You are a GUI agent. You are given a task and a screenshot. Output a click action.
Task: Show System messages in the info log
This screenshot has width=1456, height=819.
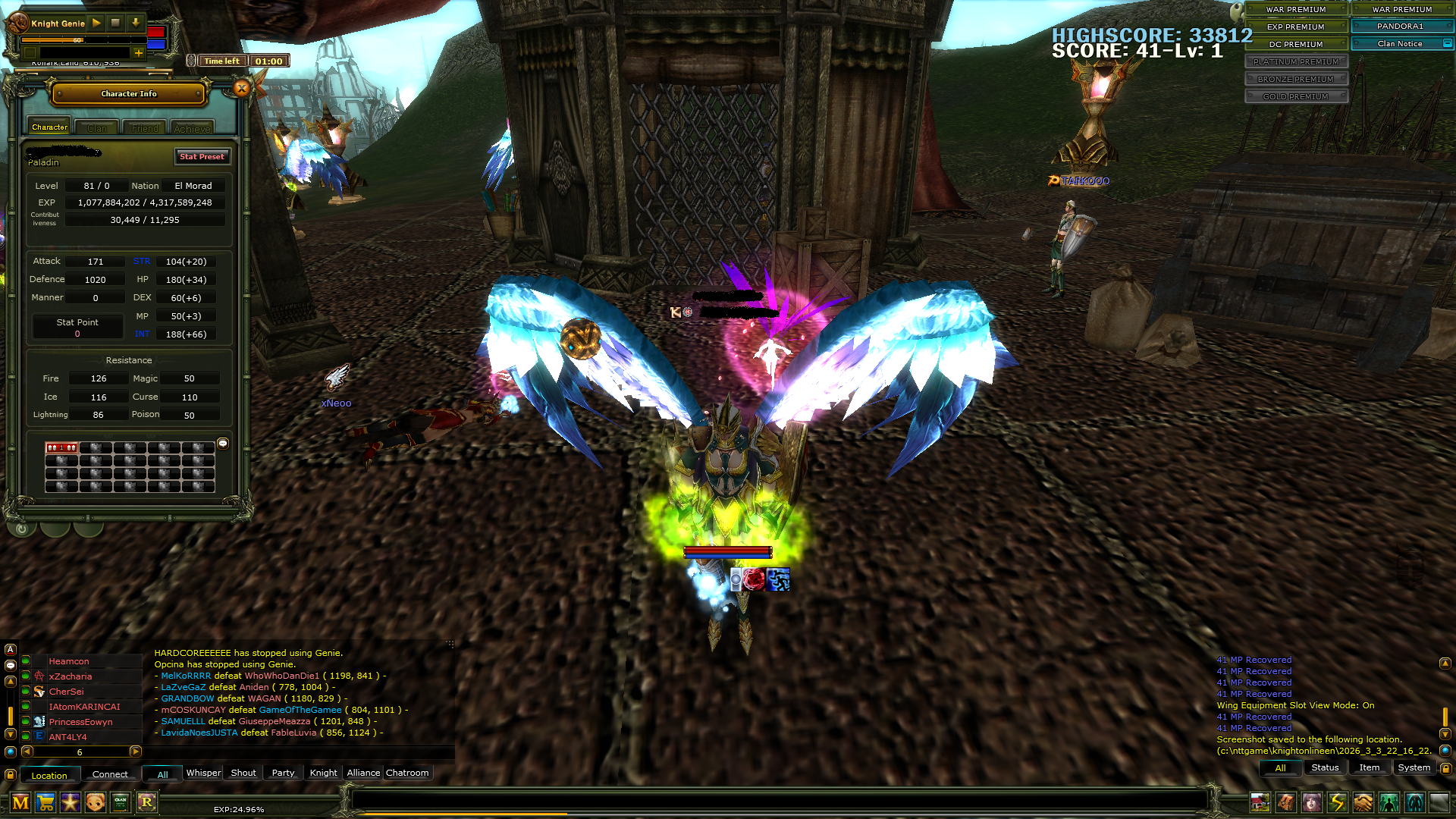point(1414,767)
